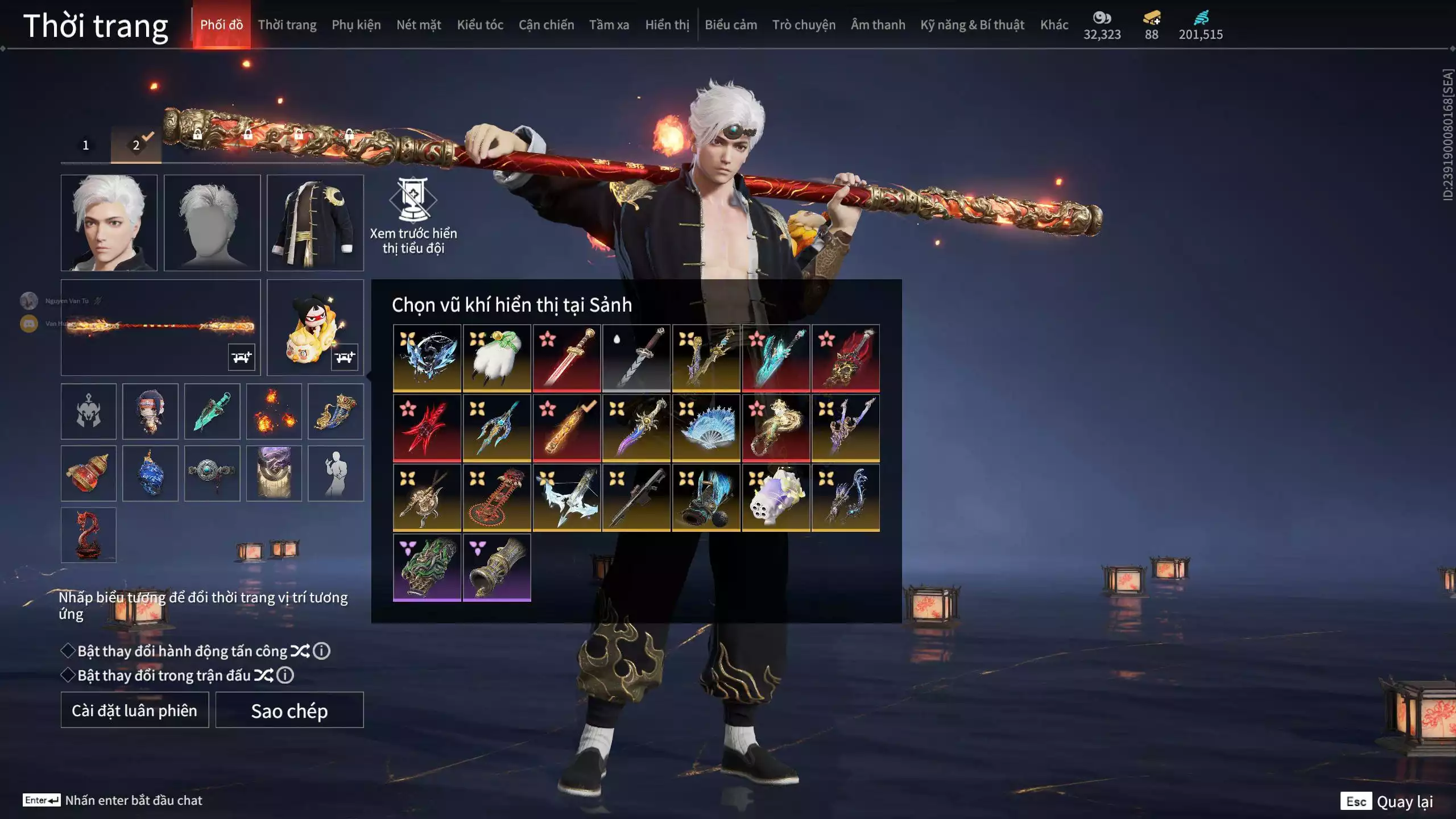Open the Kỹ năng & Bí thuật tab
Screen dimensions: 1456x819
click(x=972, y=25)
